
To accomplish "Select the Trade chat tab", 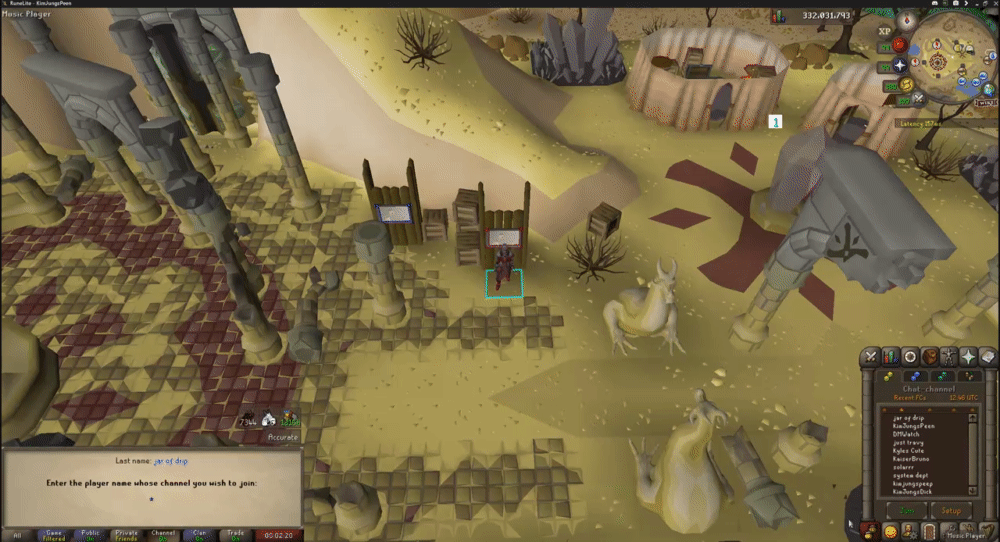I will pyautogui.click(x=235, y=535).
